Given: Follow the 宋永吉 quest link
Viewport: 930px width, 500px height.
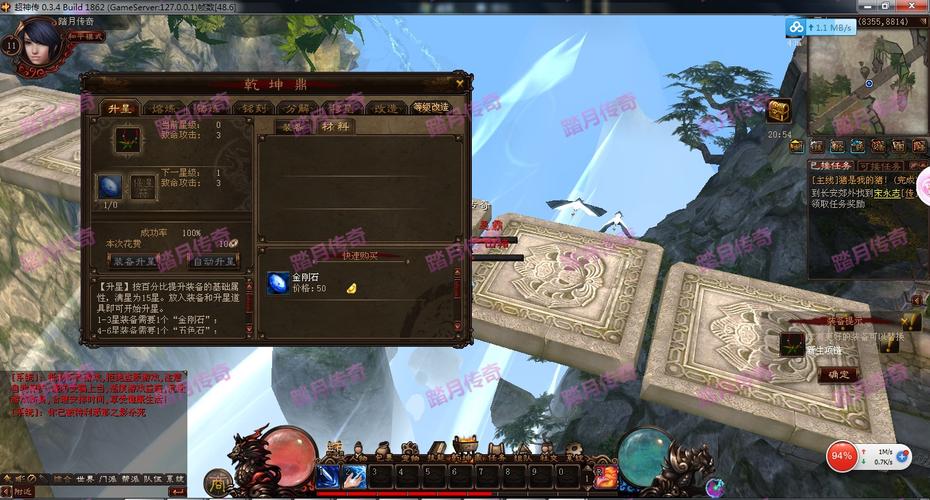Looking at the screenshot, I should pos(881,192).
